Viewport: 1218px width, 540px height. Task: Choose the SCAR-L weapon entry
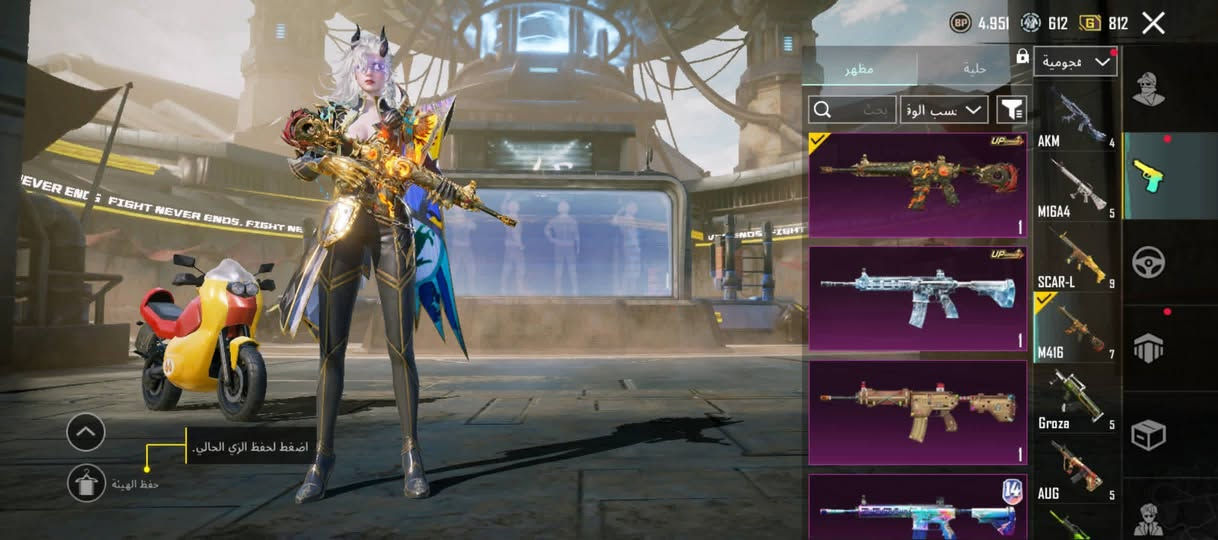(1075, 258)
